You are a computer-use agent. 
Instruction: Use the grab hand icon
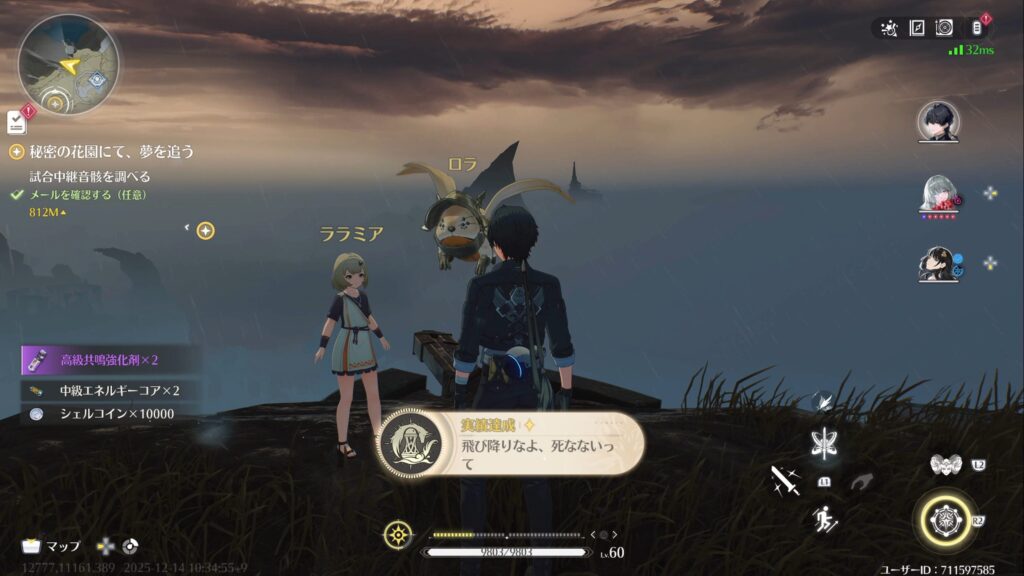(860, 482)
